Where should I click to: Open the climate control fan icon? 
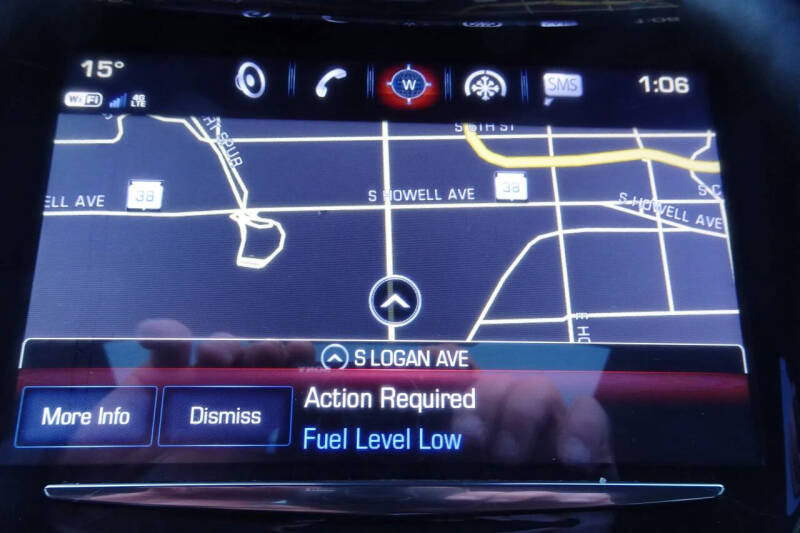tap(484, 84)
